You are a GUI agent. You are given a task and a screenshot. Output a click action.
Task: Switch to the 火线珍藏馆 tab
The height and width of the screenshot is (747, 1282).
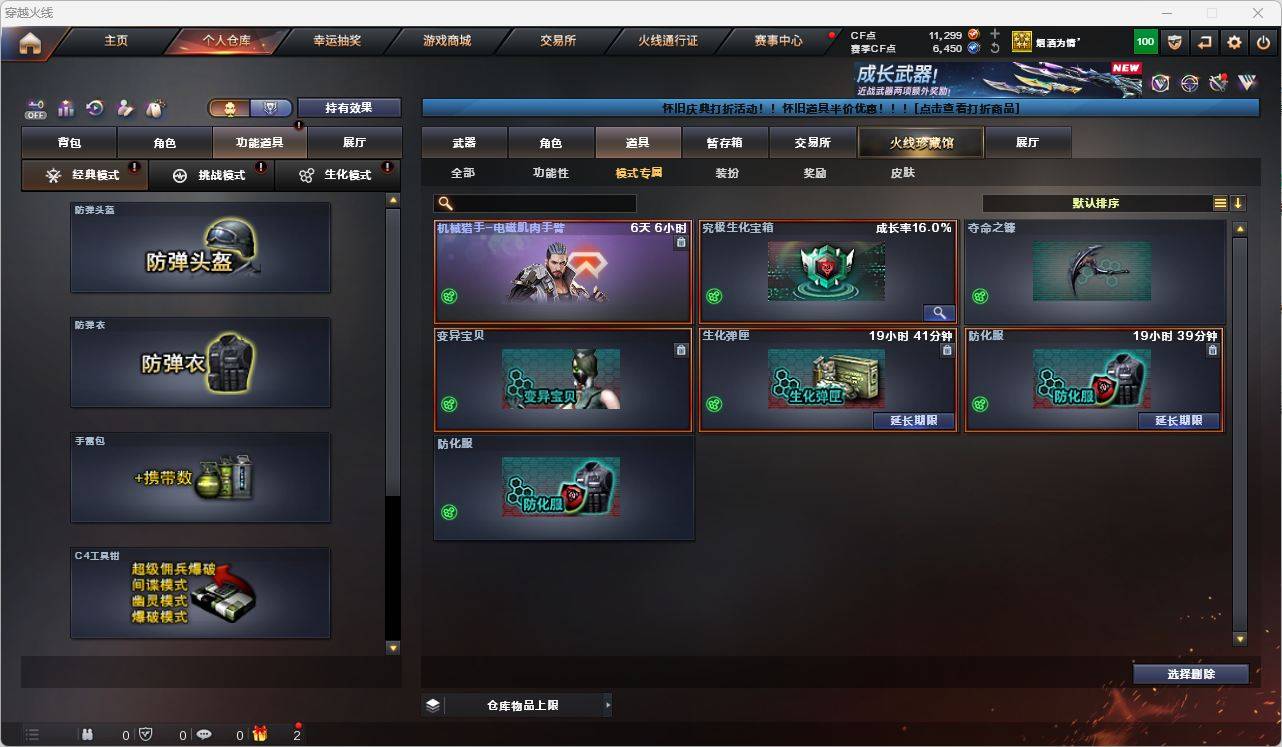919,142
